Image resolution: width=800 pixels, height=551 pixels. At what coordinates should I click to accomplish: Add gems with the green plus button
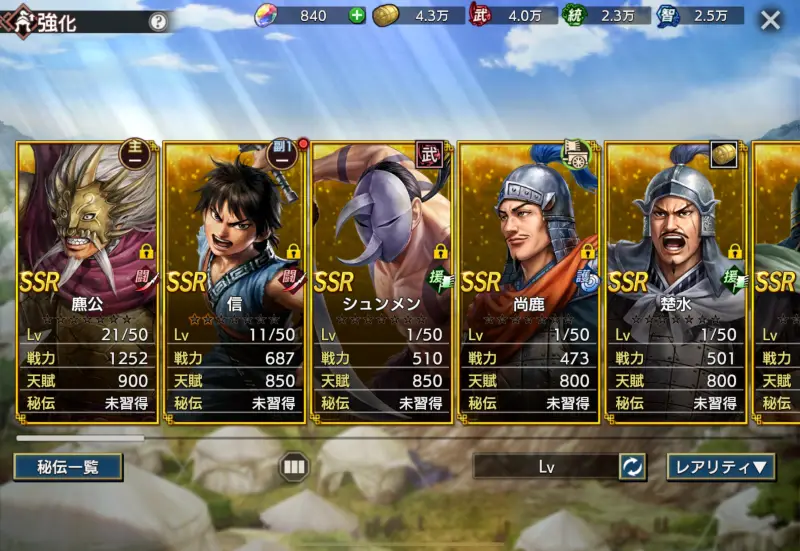(357, 15)
